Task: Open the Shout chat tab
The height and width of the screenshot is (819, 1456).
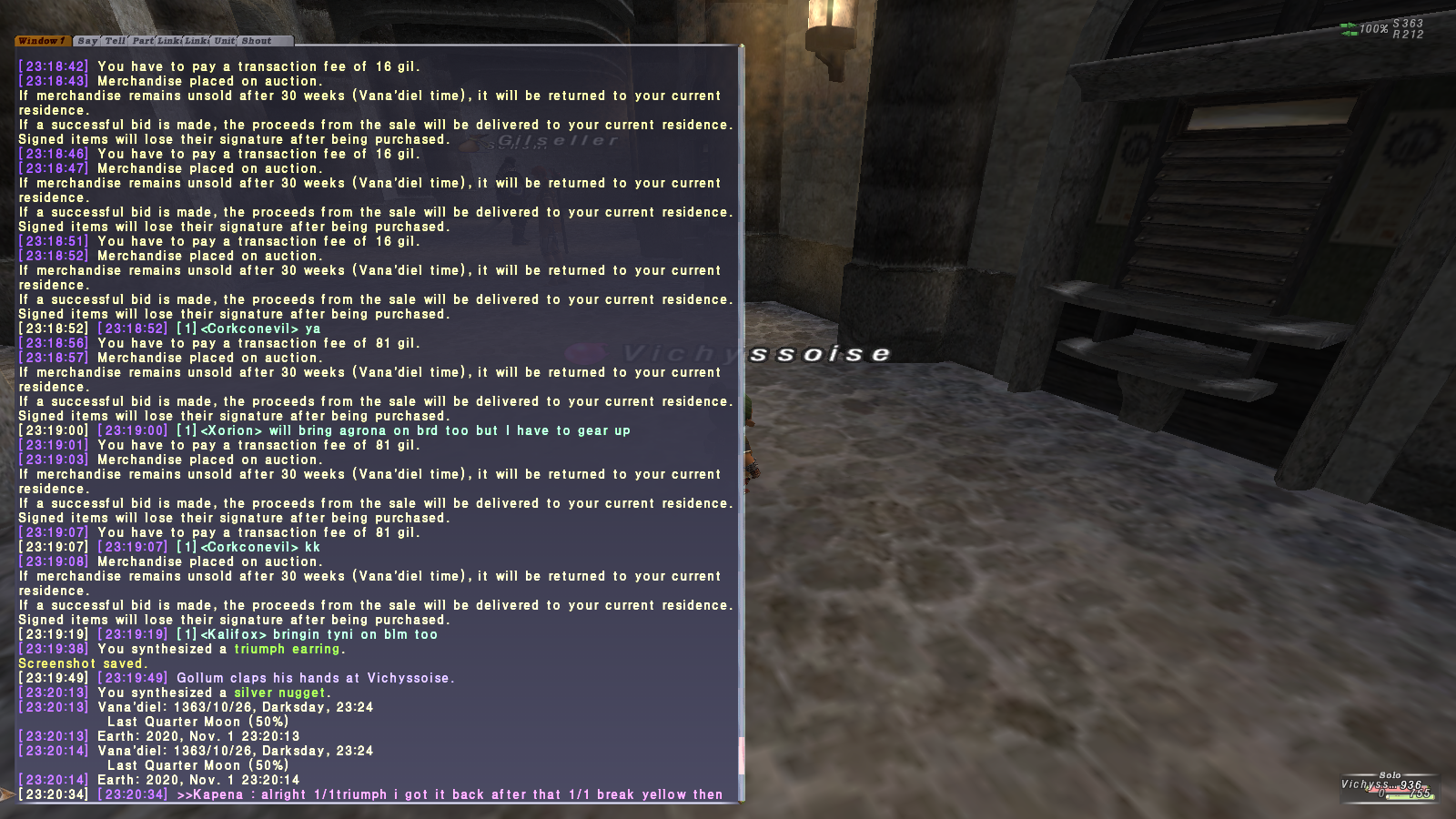Action: click(257, 41)
